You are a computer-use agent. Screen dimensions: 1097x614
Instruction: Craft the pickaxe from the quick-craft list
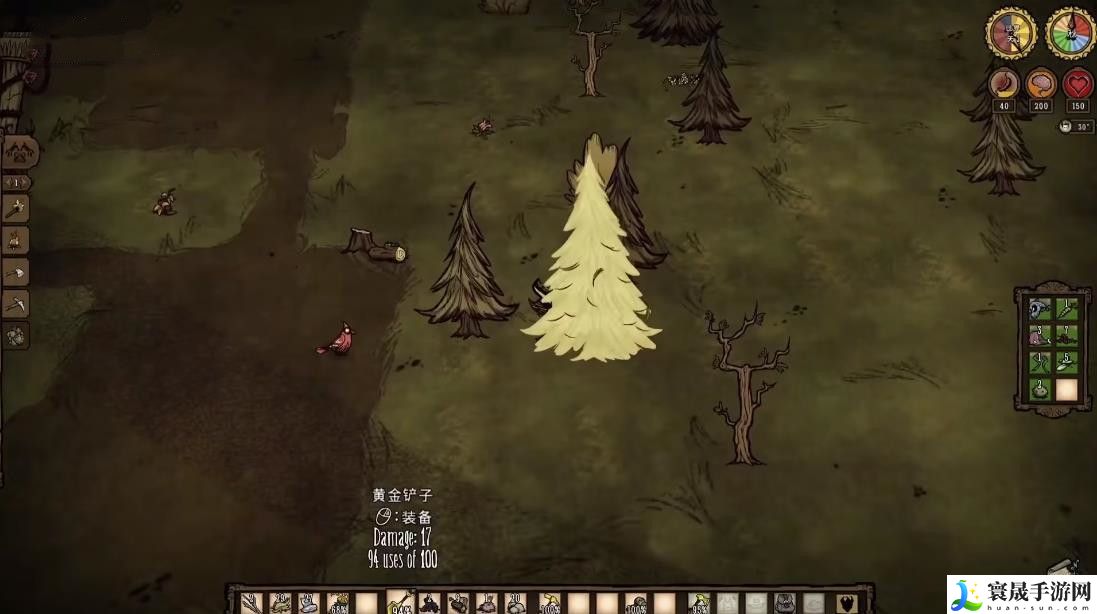click(15, 303)
